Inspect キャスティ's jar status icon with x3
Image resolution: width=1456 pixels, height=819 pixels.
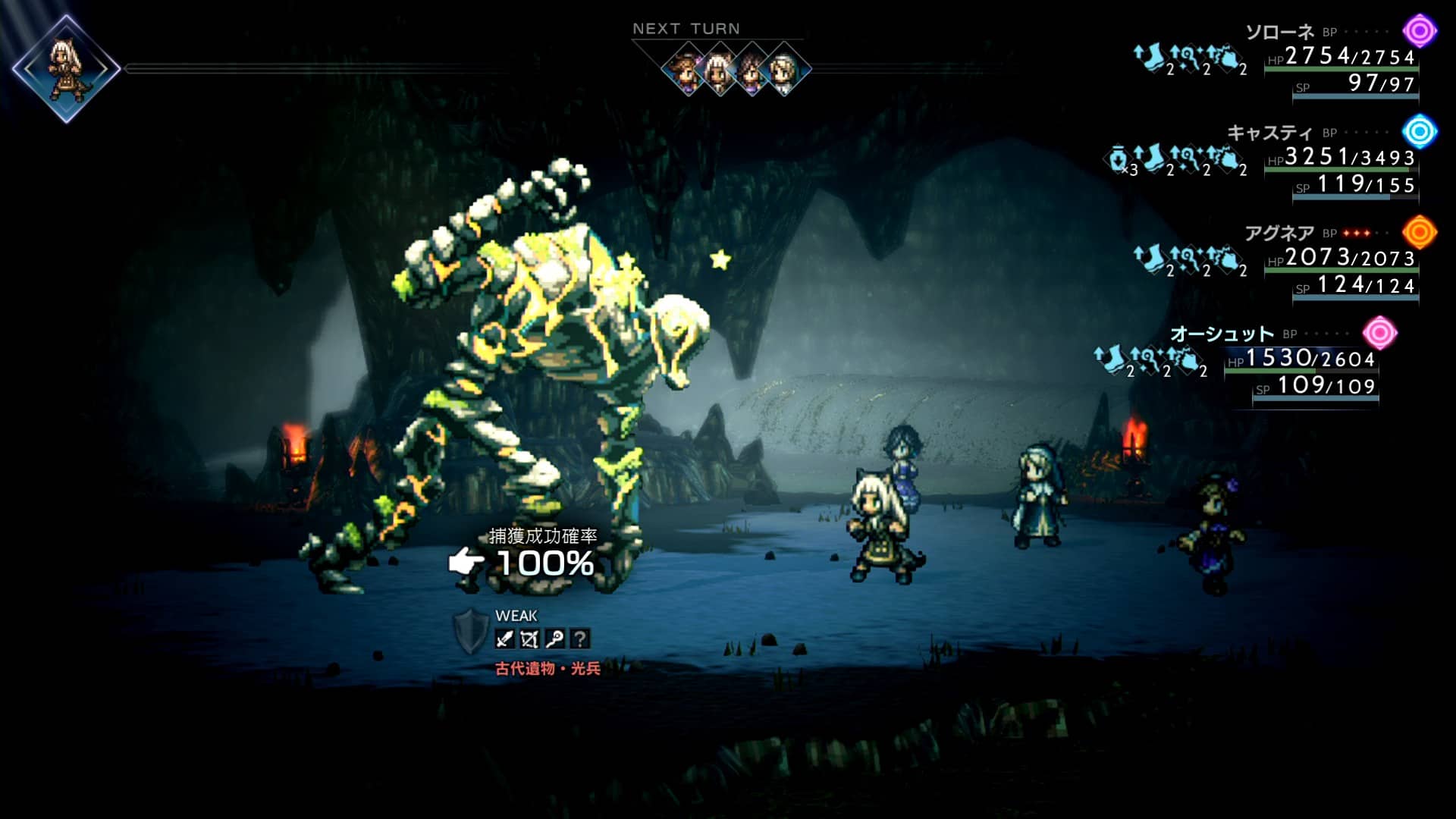pos(1120,160)
